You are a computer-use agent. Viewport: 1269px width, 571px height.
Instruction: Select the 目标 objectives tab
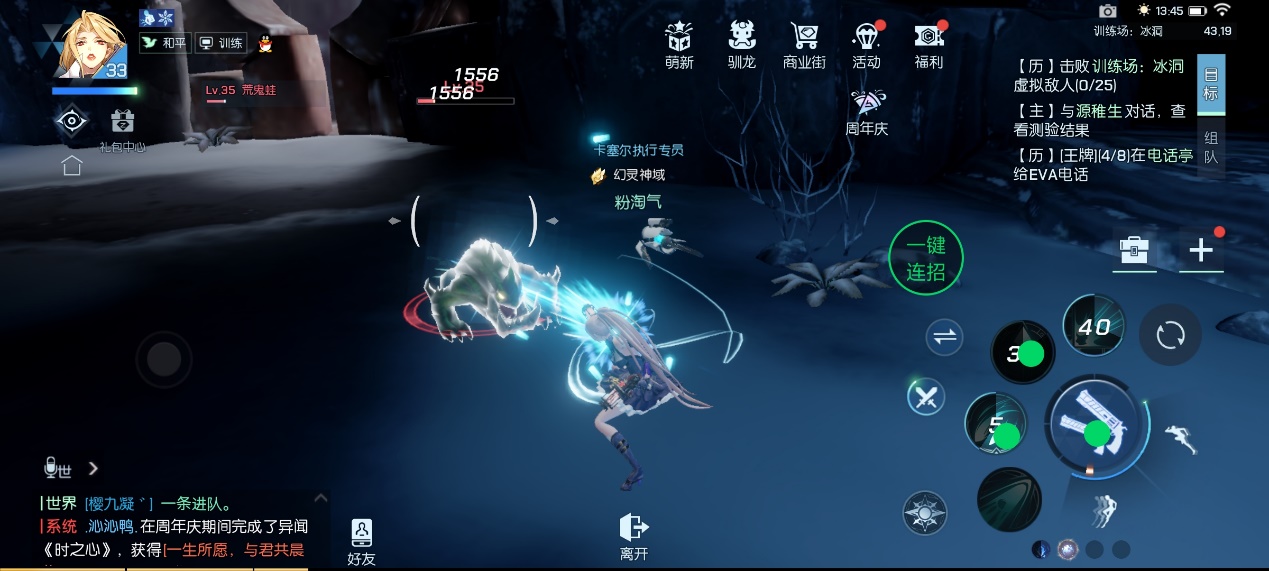pos(1211,85)
